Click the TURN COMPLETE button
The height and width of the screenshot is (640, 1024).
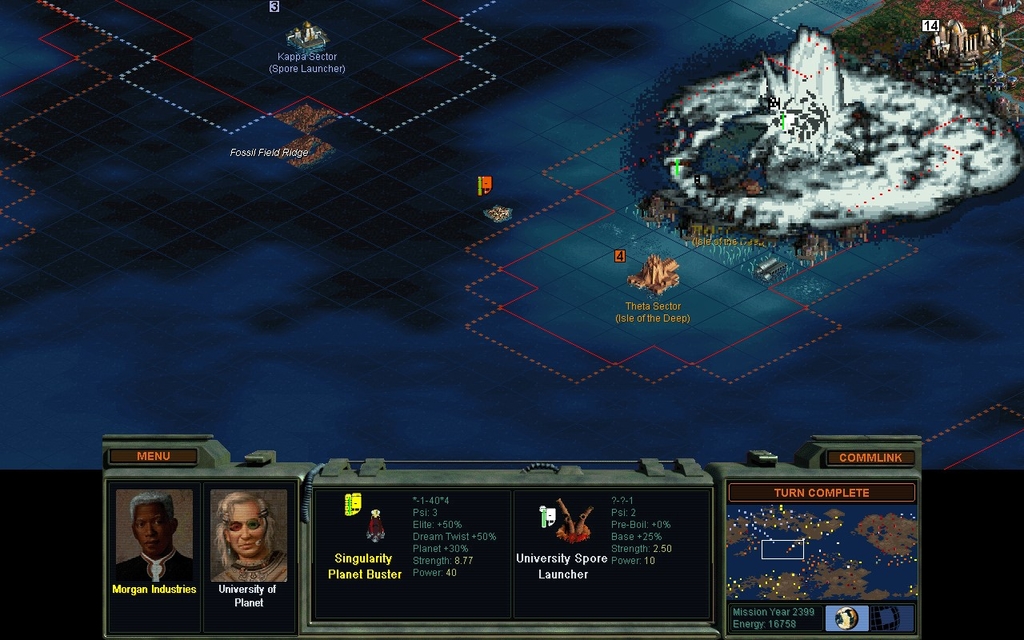(821, 493)
